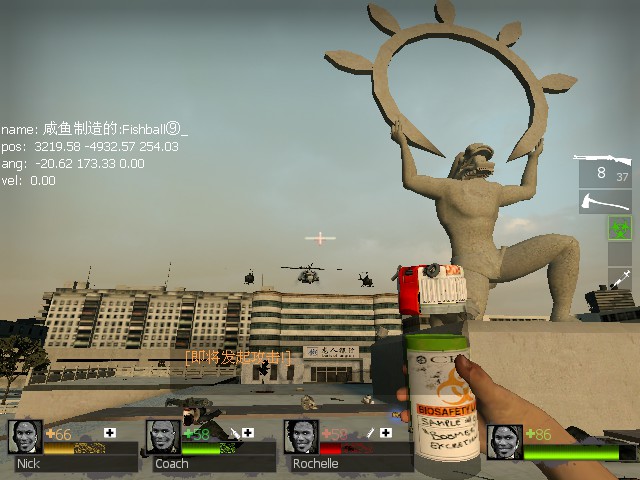Switch to the fire axe melee slot
The width and height of the screenshot is (640, 480).
tap(605, 201)
